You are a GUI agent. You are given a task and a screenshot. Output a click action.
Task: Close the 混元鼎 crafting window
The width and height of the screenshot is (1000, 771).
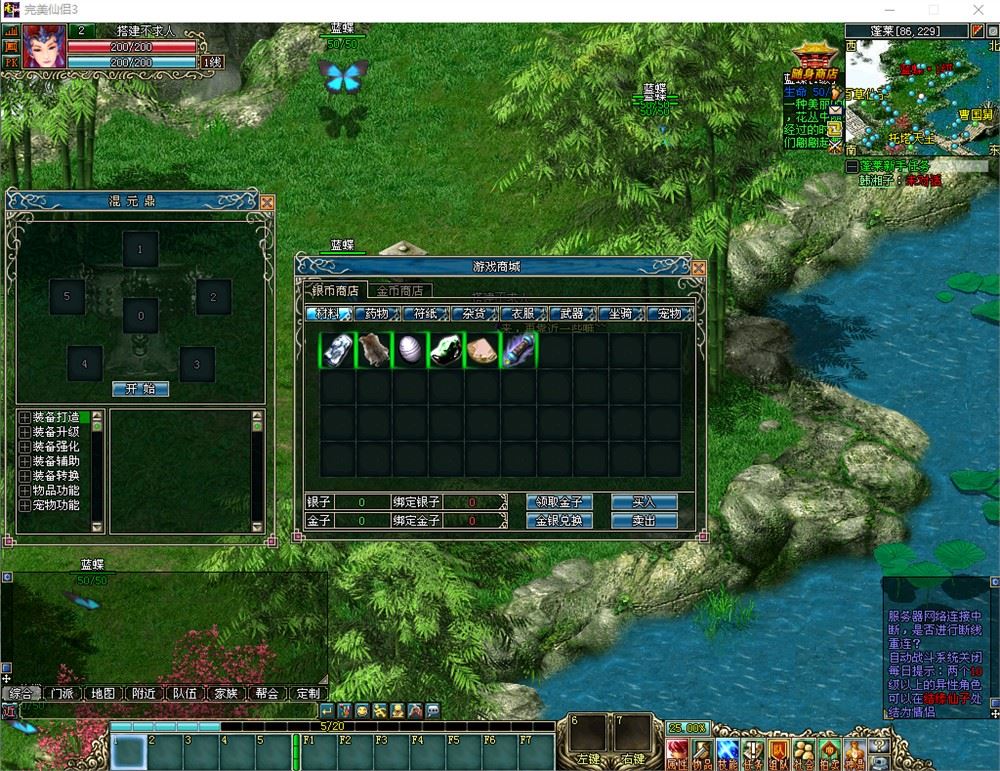pos(266,202)
